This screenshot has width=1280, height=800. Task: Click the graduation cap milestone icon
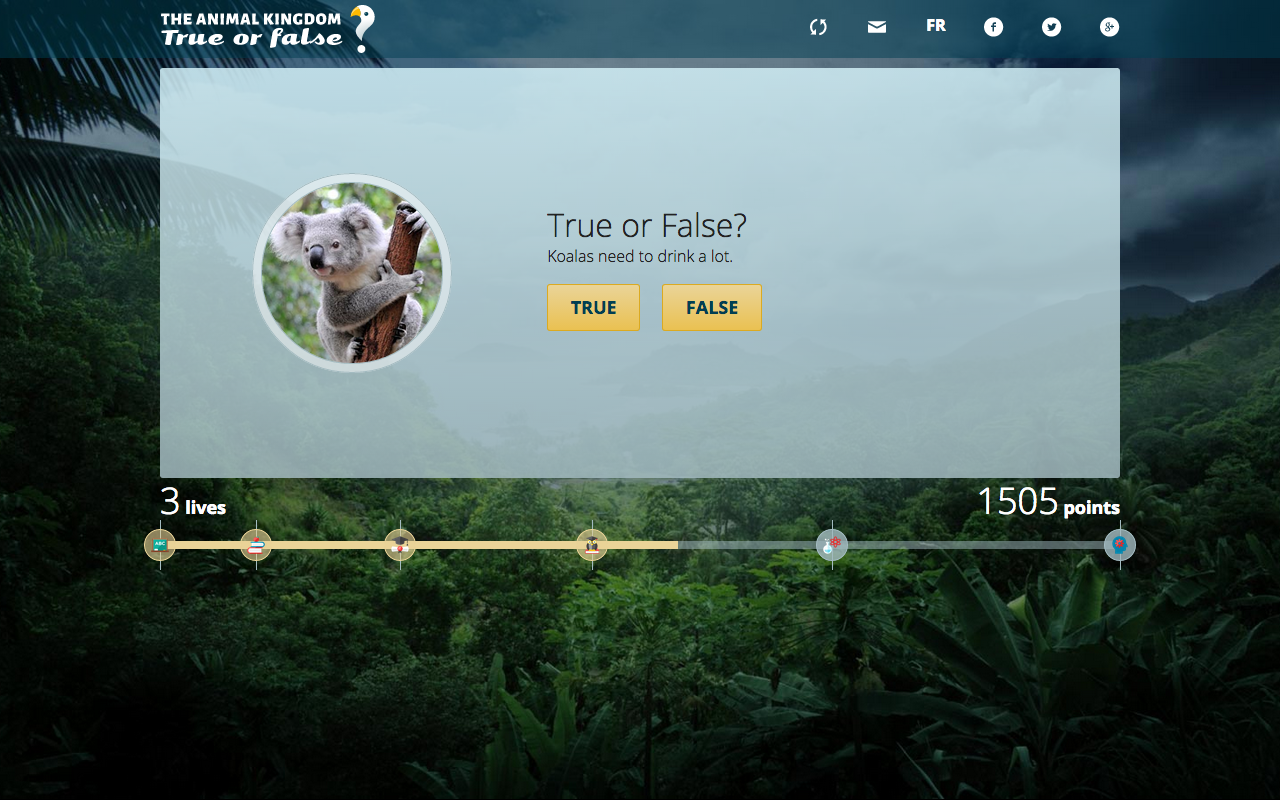(400, 545)
